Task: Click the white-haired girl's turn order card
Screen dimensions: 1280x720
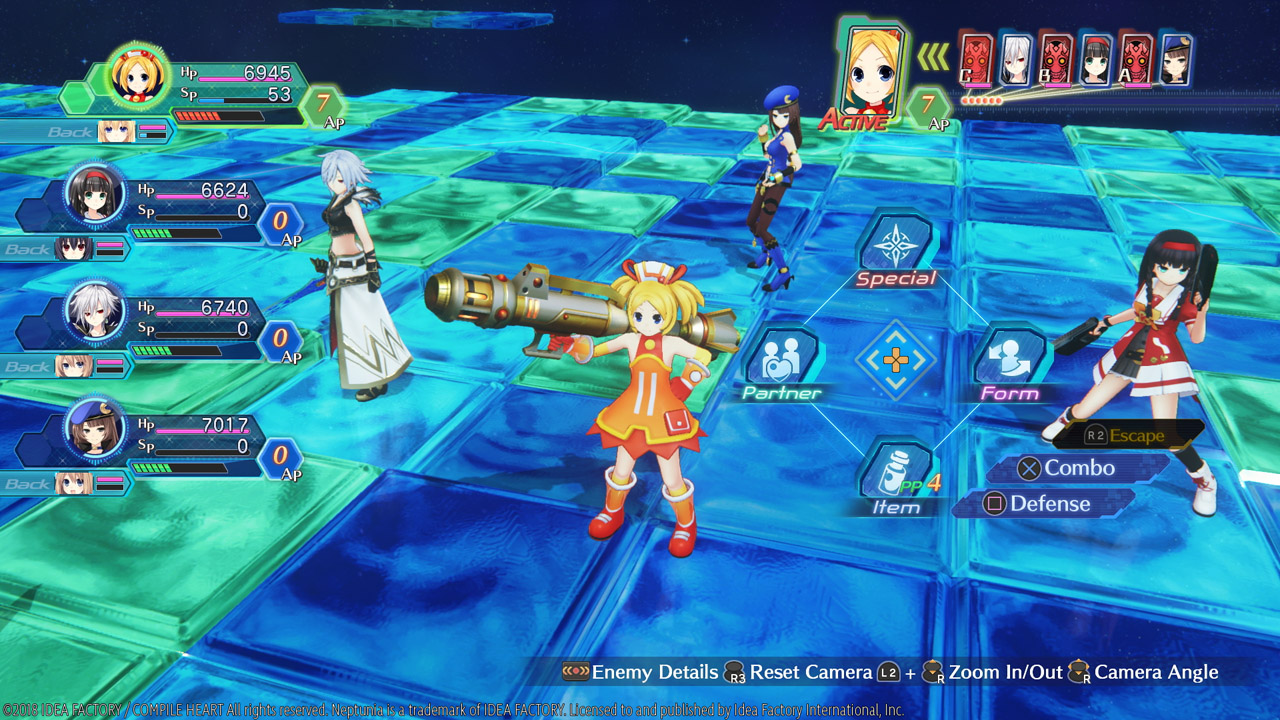Action: click(1015, 60)
